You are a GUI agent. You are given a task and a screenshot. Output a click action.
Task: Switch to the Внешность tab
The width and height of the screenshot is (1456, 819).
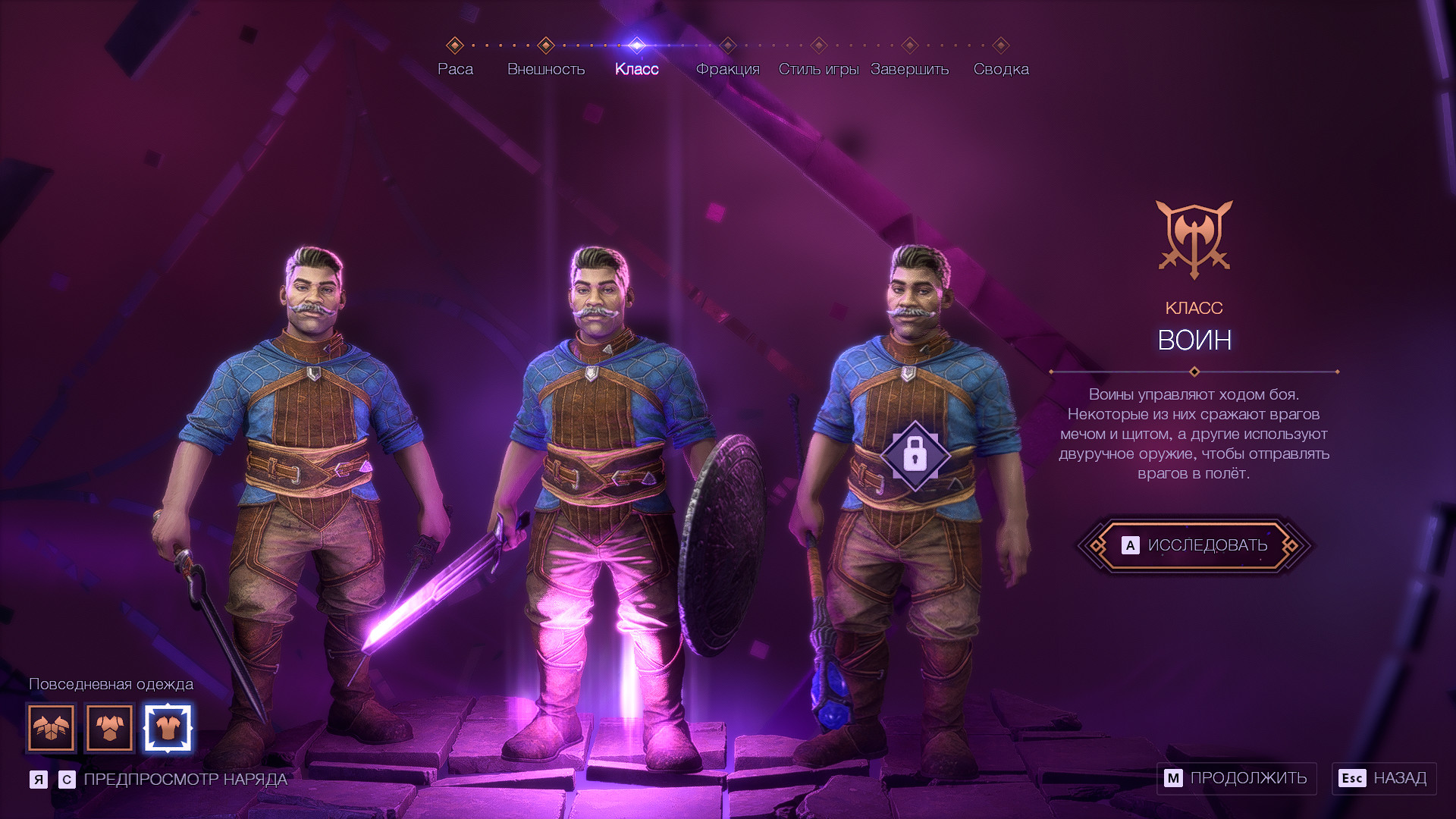[x=546, y=68]
